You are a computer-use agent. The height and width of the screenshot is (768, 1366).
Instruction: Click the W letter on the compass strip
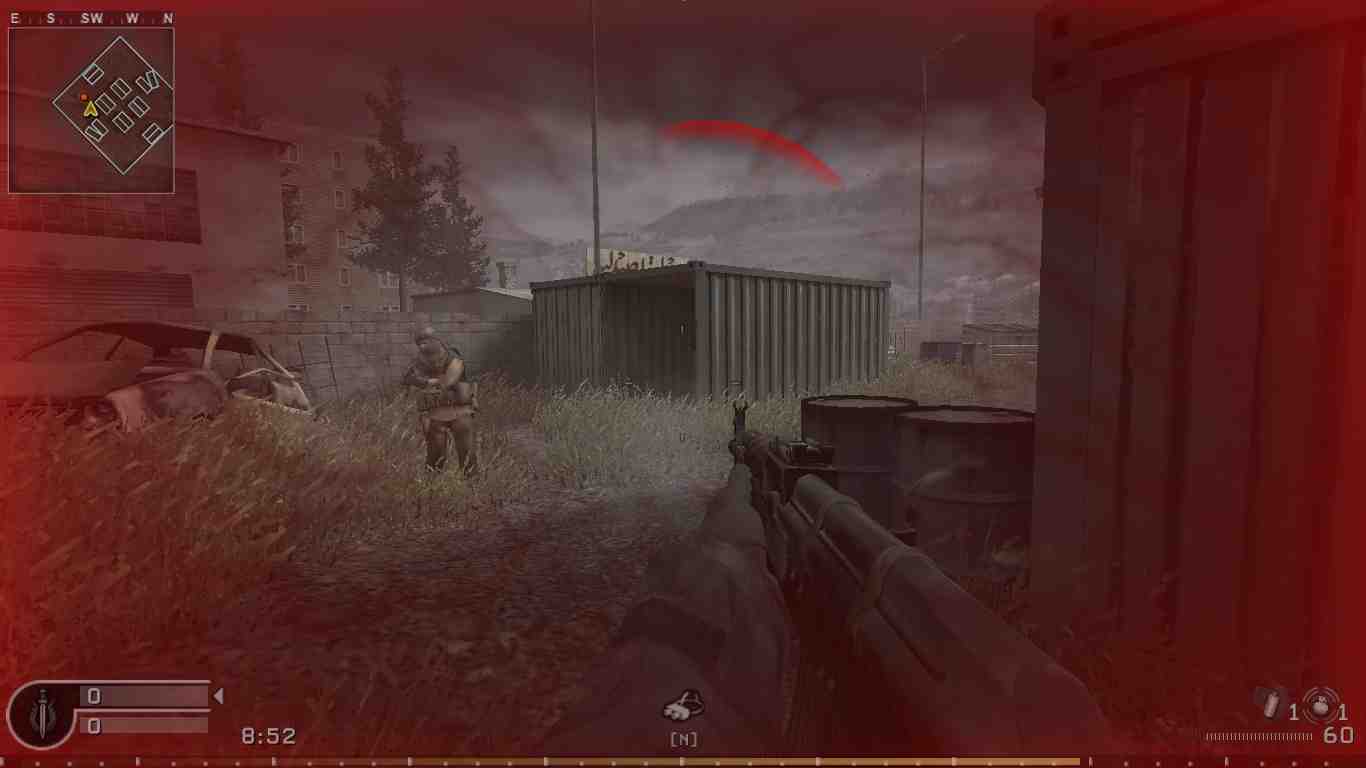(x=132, y=17)
